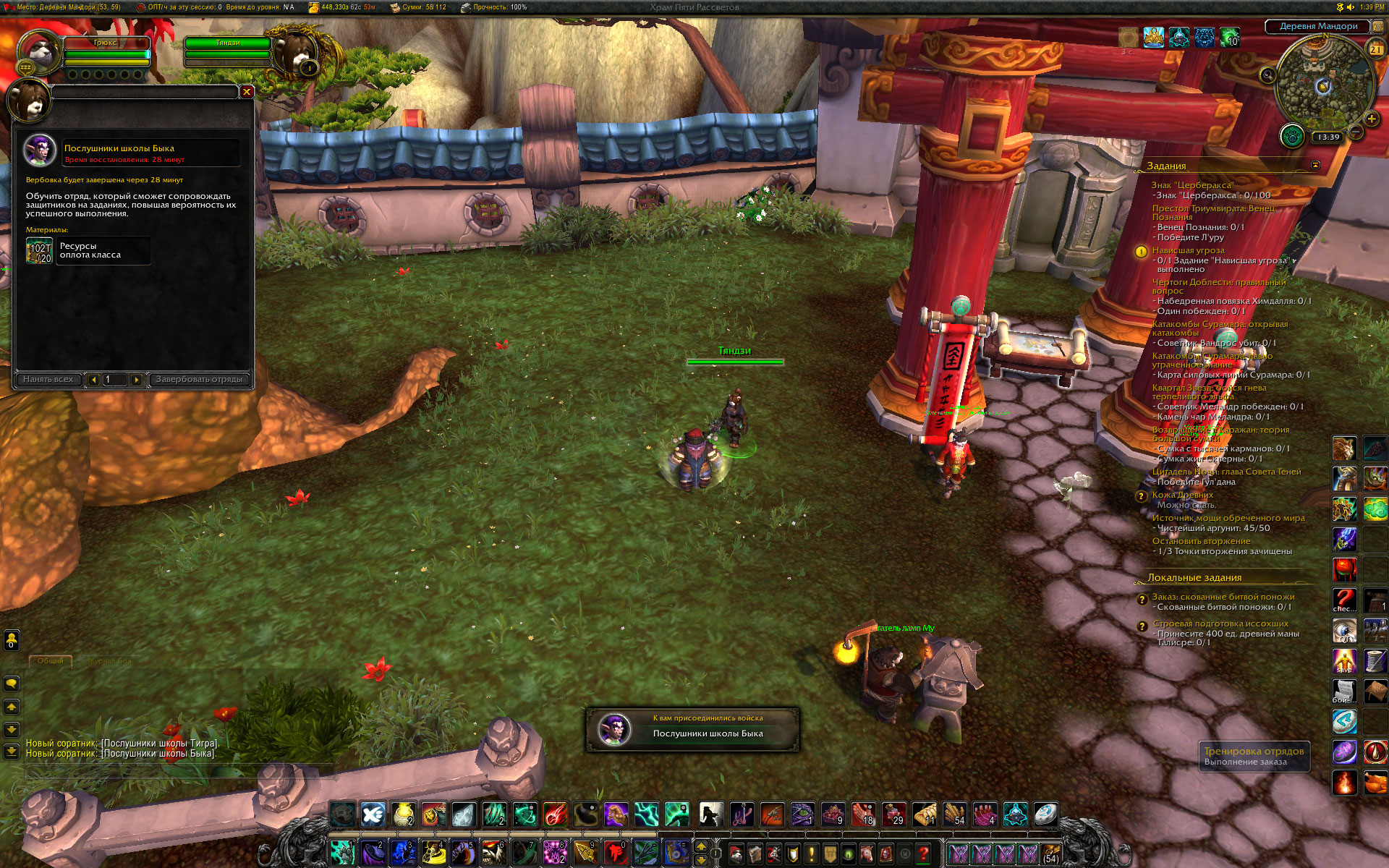This screenshot has height=868, width=1389.
Task: Close the troop recruitment window
Action: [247, 92]
